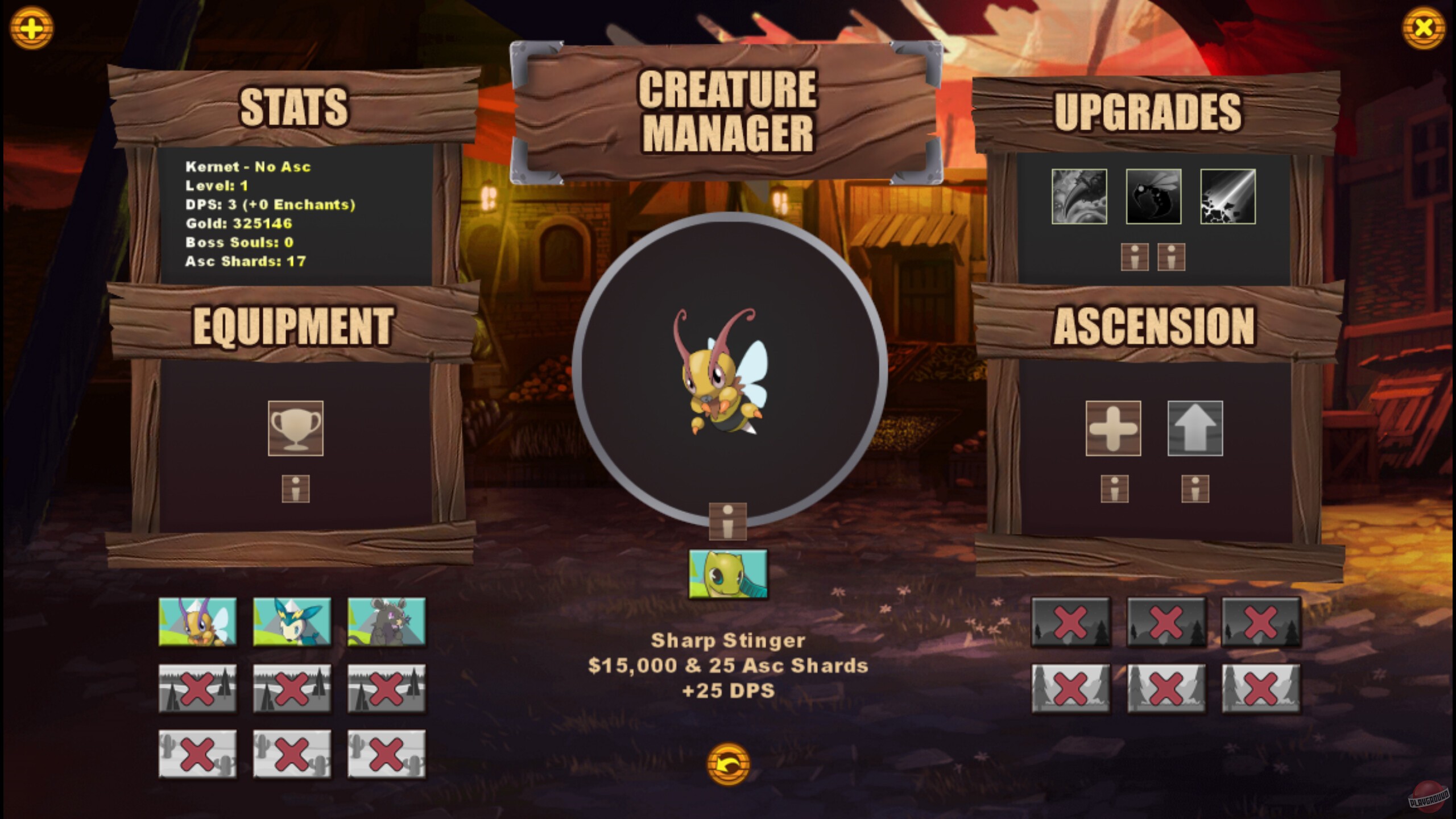Click the gold plus icon in top-left corner

(x=32, y=27)
